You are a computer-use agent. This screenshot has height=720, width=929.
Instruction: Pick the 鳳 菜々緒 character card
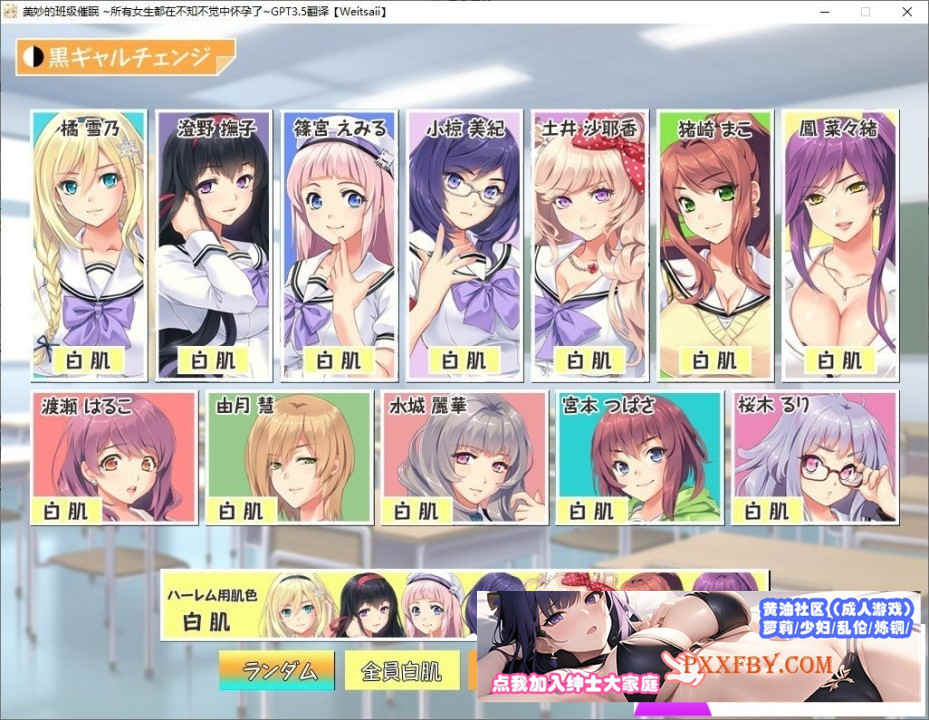839,245
